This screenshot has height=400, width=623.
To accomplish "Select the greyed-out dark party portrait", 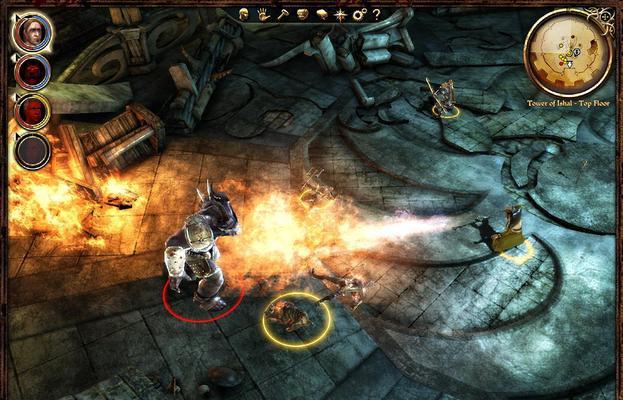I will click(32, 150).
